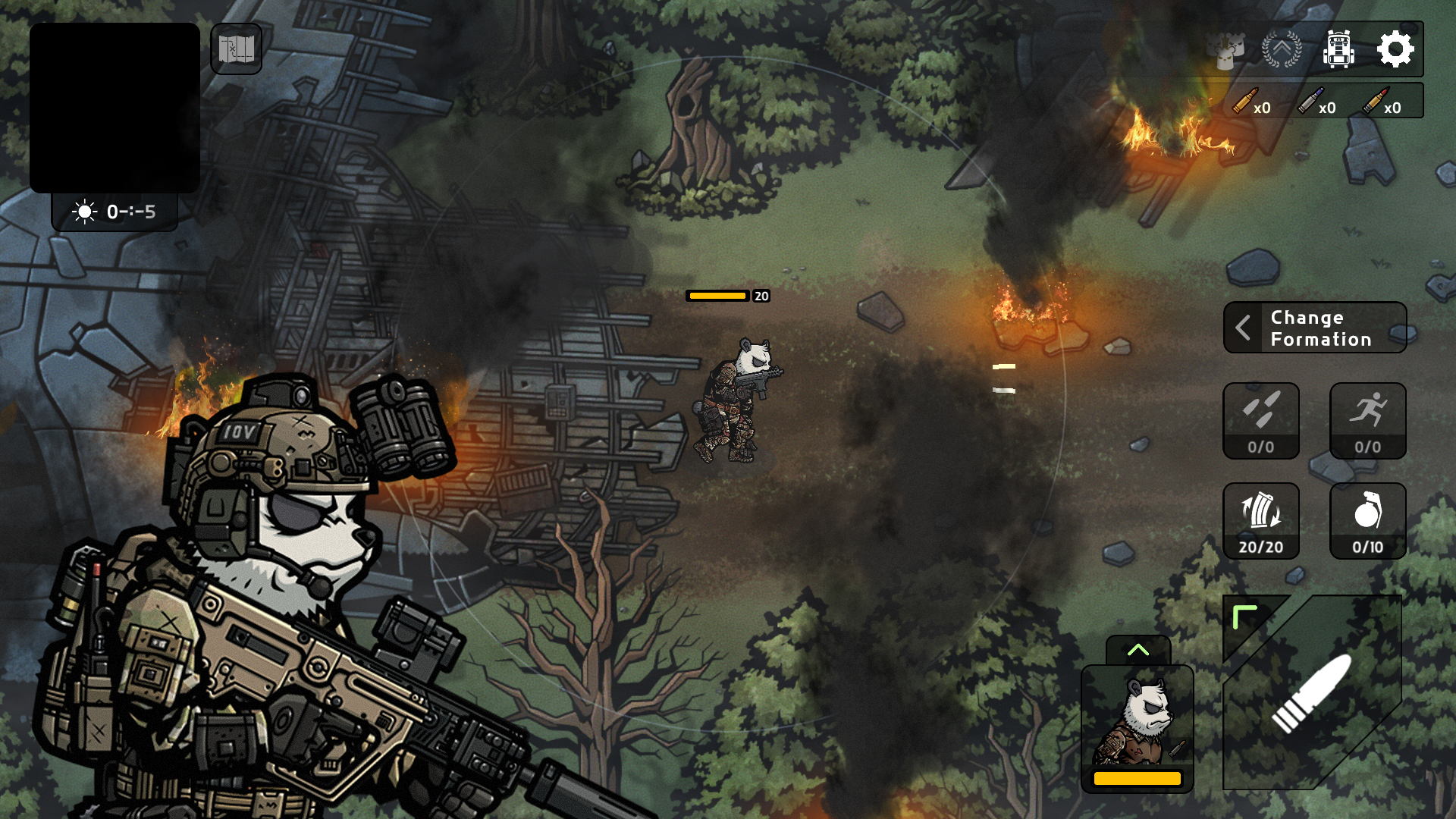1456x819 pixels.
Task: Click the truck vehicle icon
Action: [x=1340, y=49]
